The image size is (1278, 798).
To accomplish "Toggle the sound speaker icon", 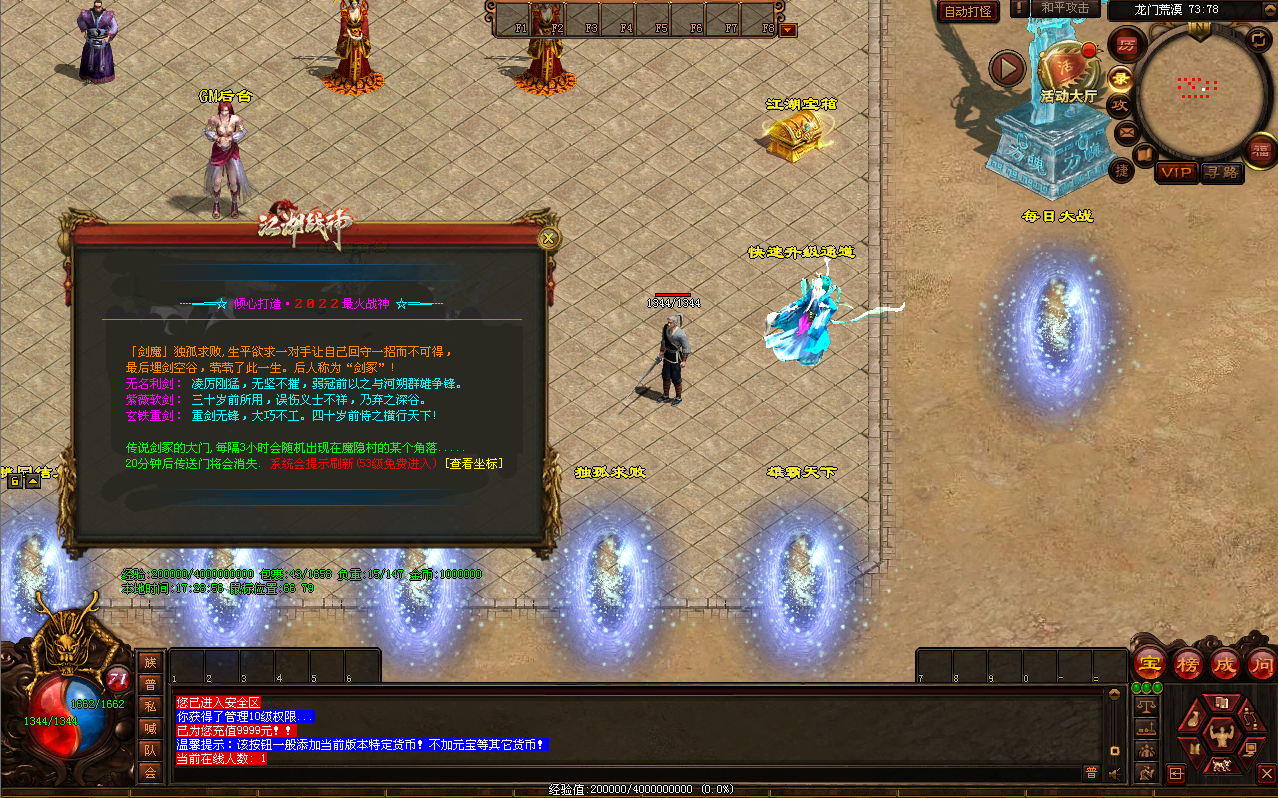I will 1116,772.
